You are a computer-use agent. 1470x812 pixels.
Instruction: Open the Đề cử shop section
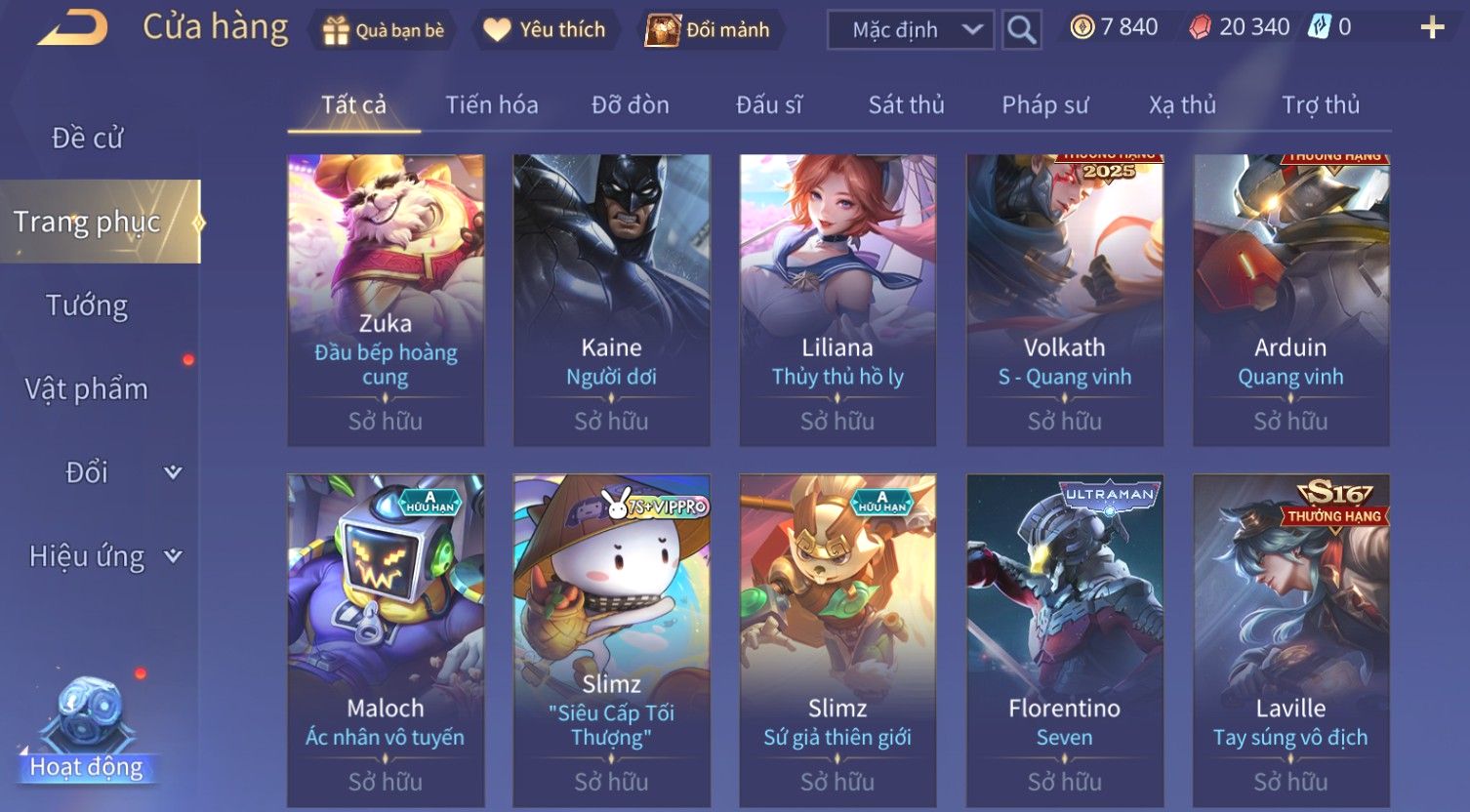(x=88, y=139)
